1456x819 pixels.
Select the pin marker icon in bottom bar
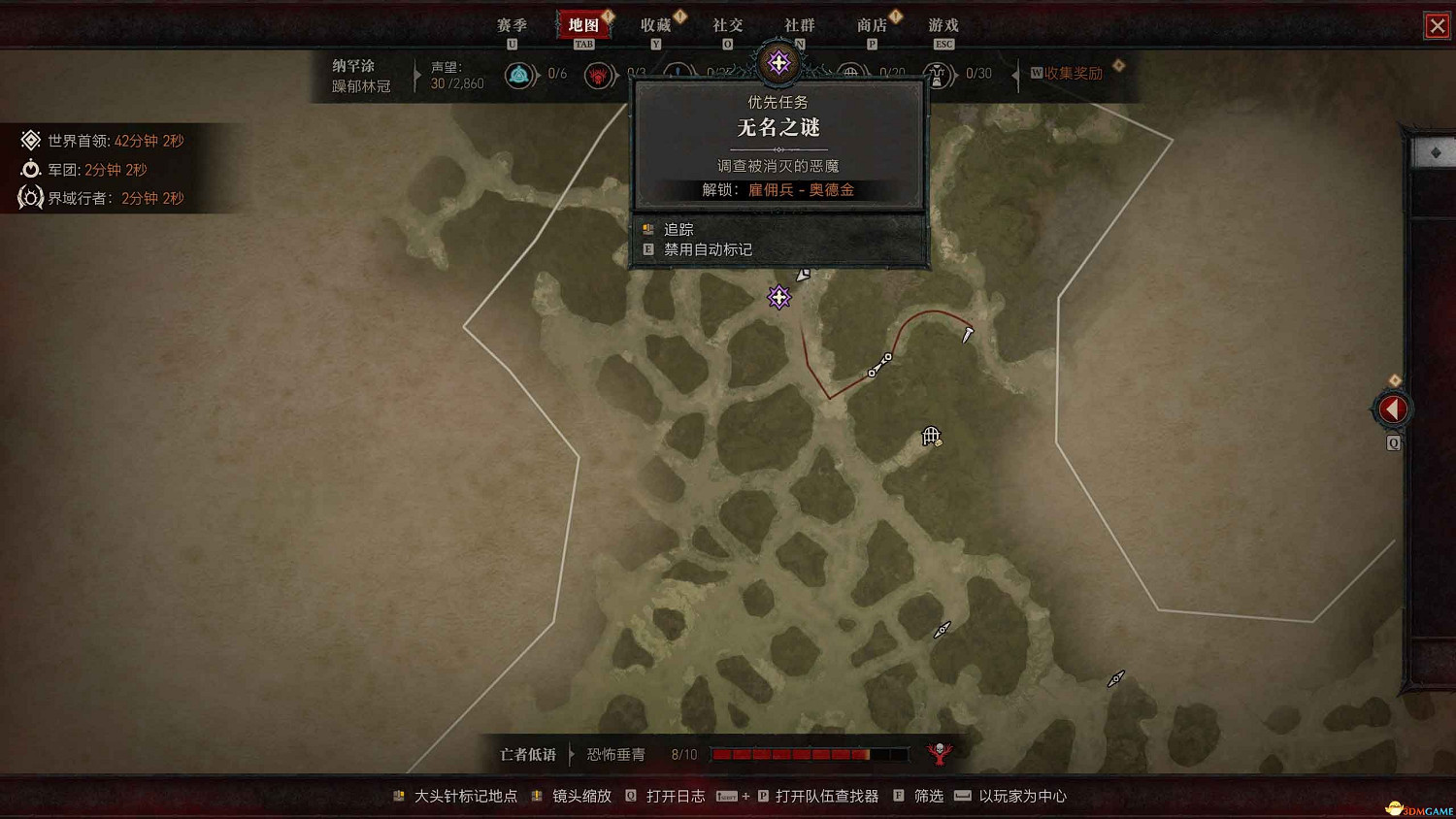[398, 795]
